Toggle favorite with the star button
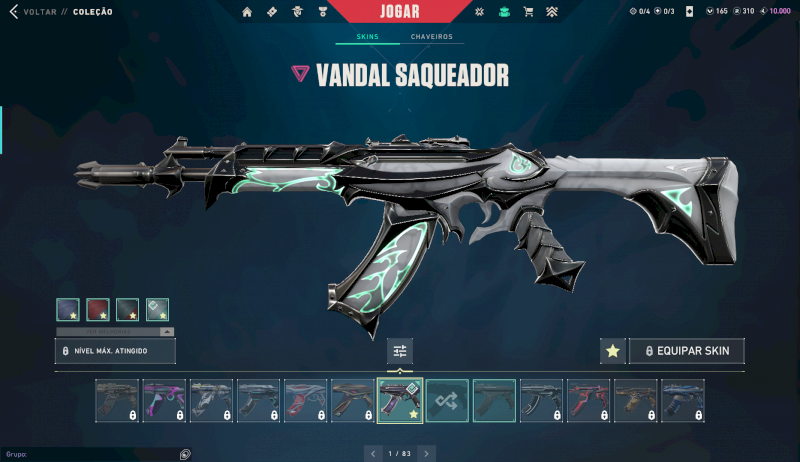 click(x=612, y=351)
